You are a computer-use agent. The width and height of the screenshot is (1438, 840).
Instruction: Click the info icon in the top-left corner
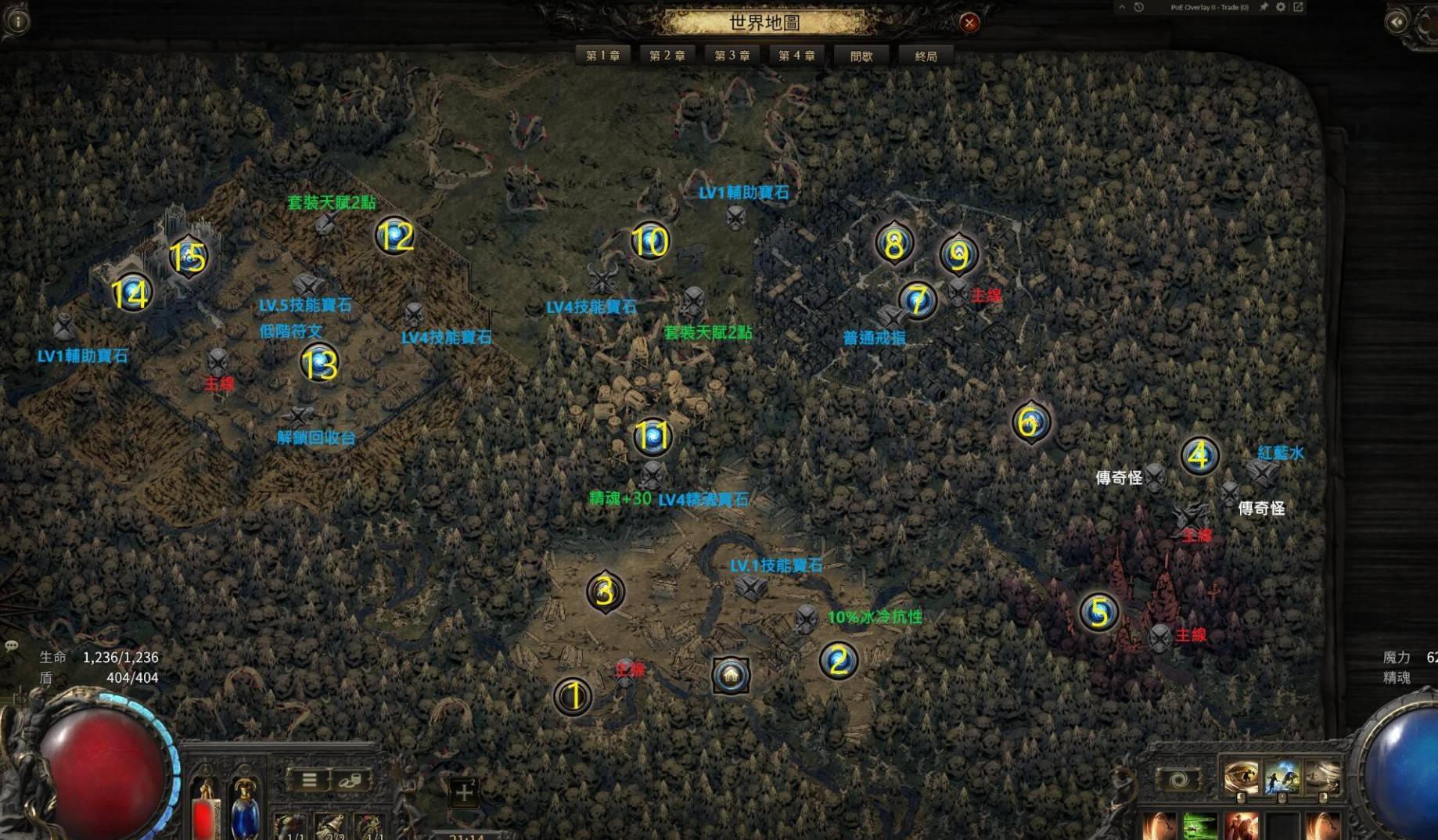[x=16, y=20]
